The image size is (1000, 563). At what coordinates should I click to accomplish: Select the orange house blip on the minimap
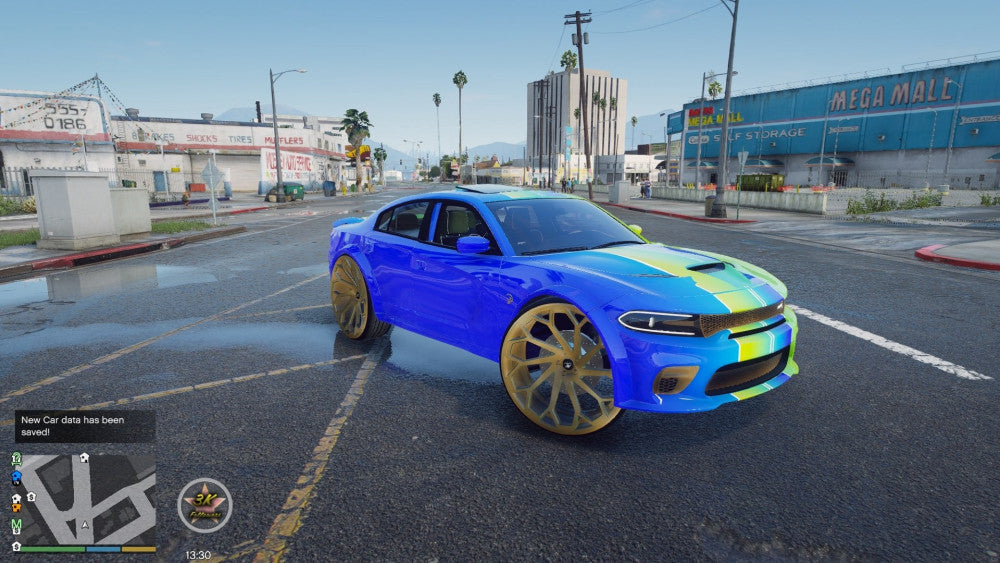16,506
